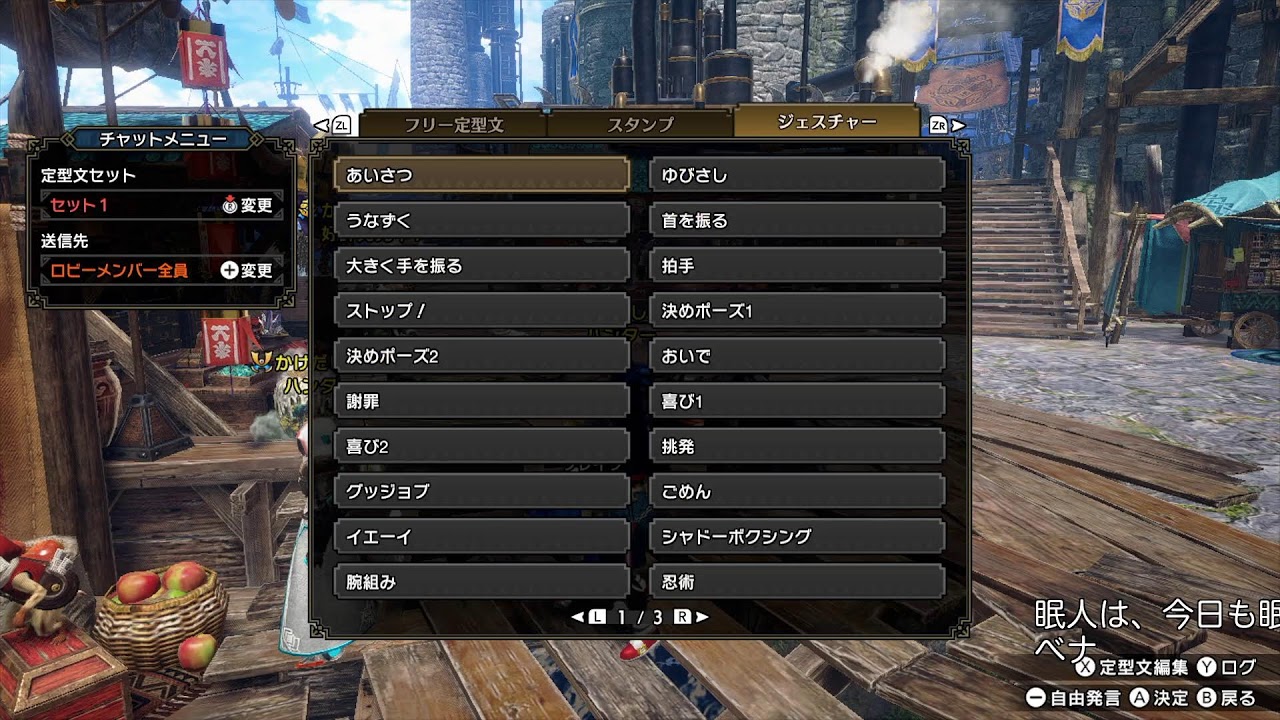1280x720 pixels.
Task: Select the シャドーボクシング gesture
Action: pyautogui.click(x=797, y=537)
